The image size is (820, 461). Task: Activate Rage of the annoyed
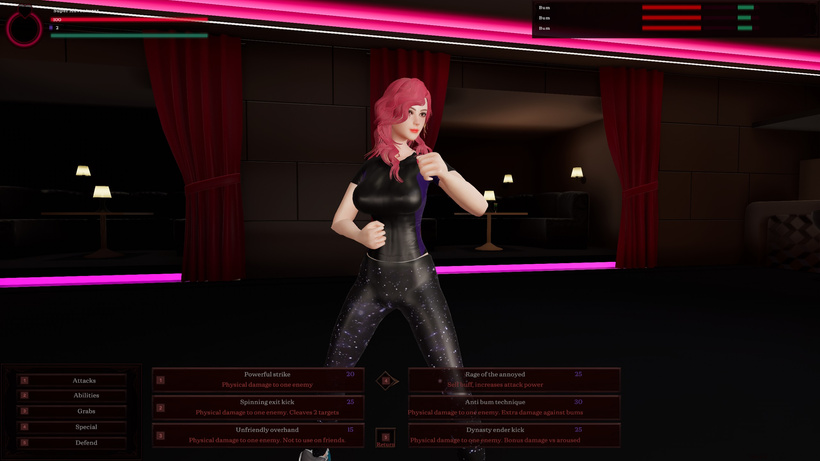click(514, 379)
